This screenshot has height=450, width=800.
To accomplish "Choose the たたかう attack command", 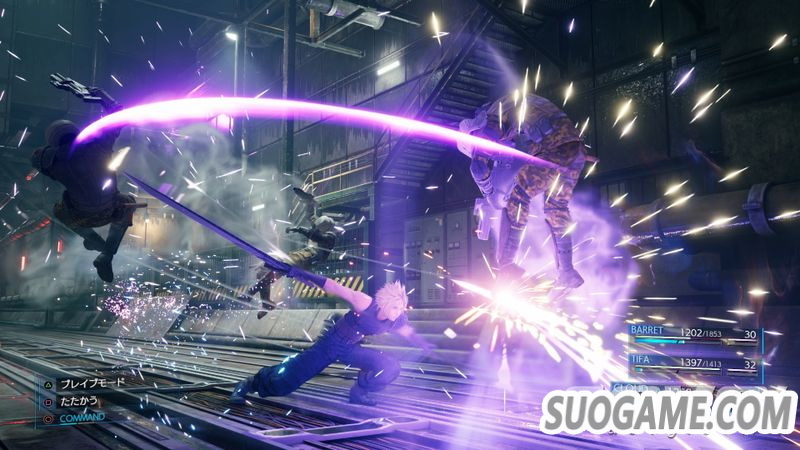I will click(82, 401).
